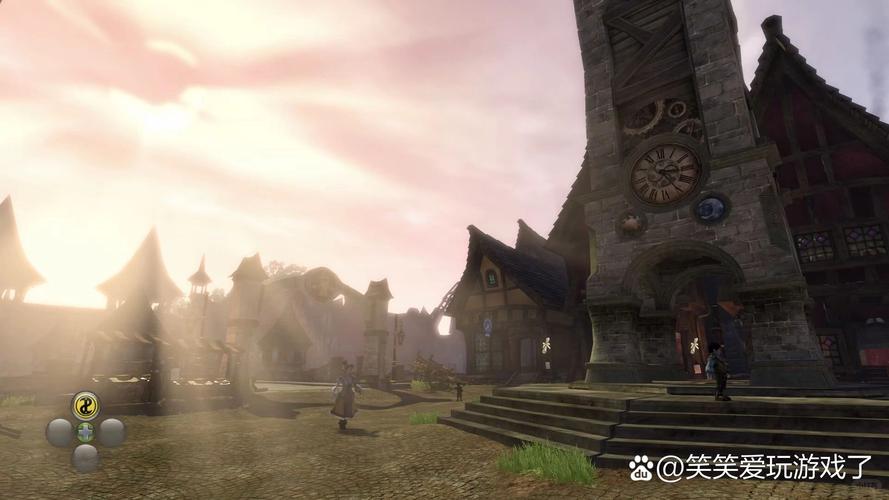Image resolution: width=889 pixels, height=500 pixels.
Task: Click the green cross center icon
Action: 86,432
